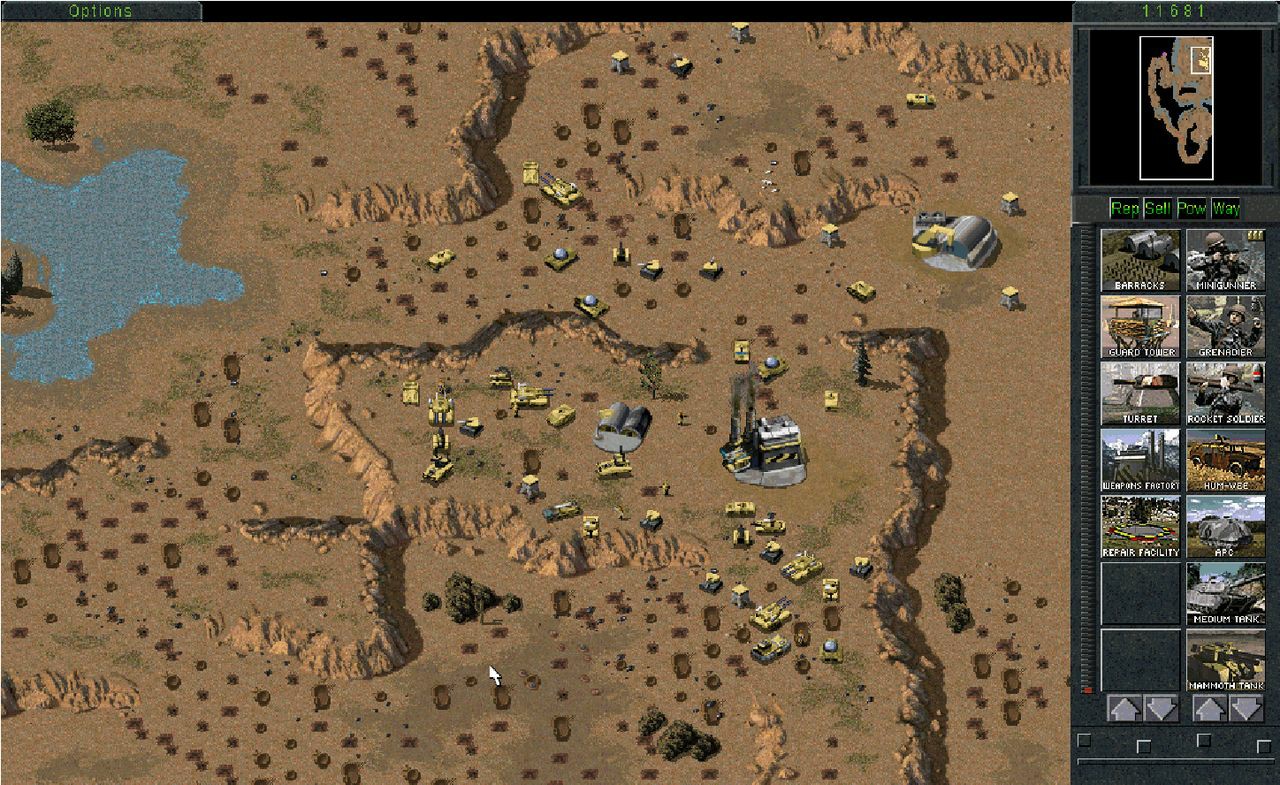Select the Mammoth Tank icon

pyautogui.click(x=1225, y=660)
